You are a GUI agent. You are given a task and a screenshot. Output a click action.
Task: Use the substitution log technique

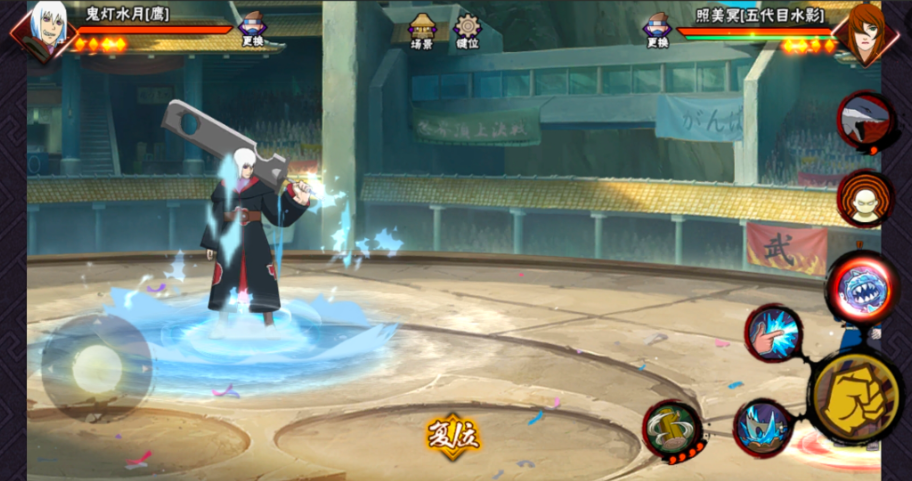click(673, 430)
